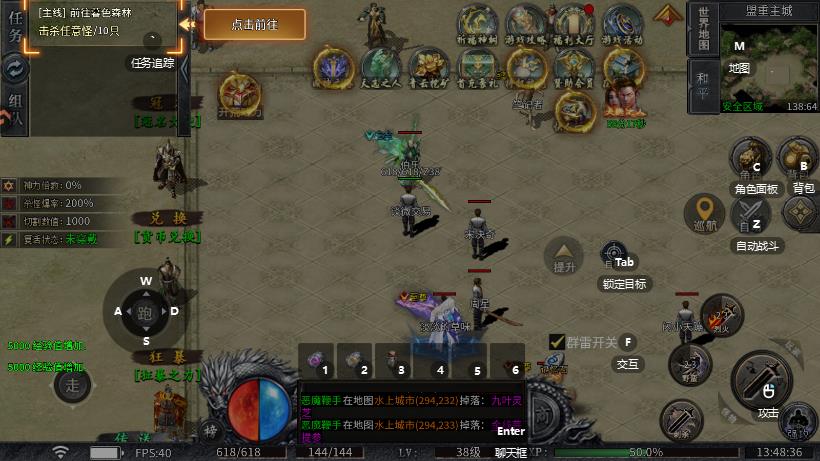Screen dimensions: 820x461
Task: Toggle the 群雷开关 checkbox
Action: (x=558, y=342)
